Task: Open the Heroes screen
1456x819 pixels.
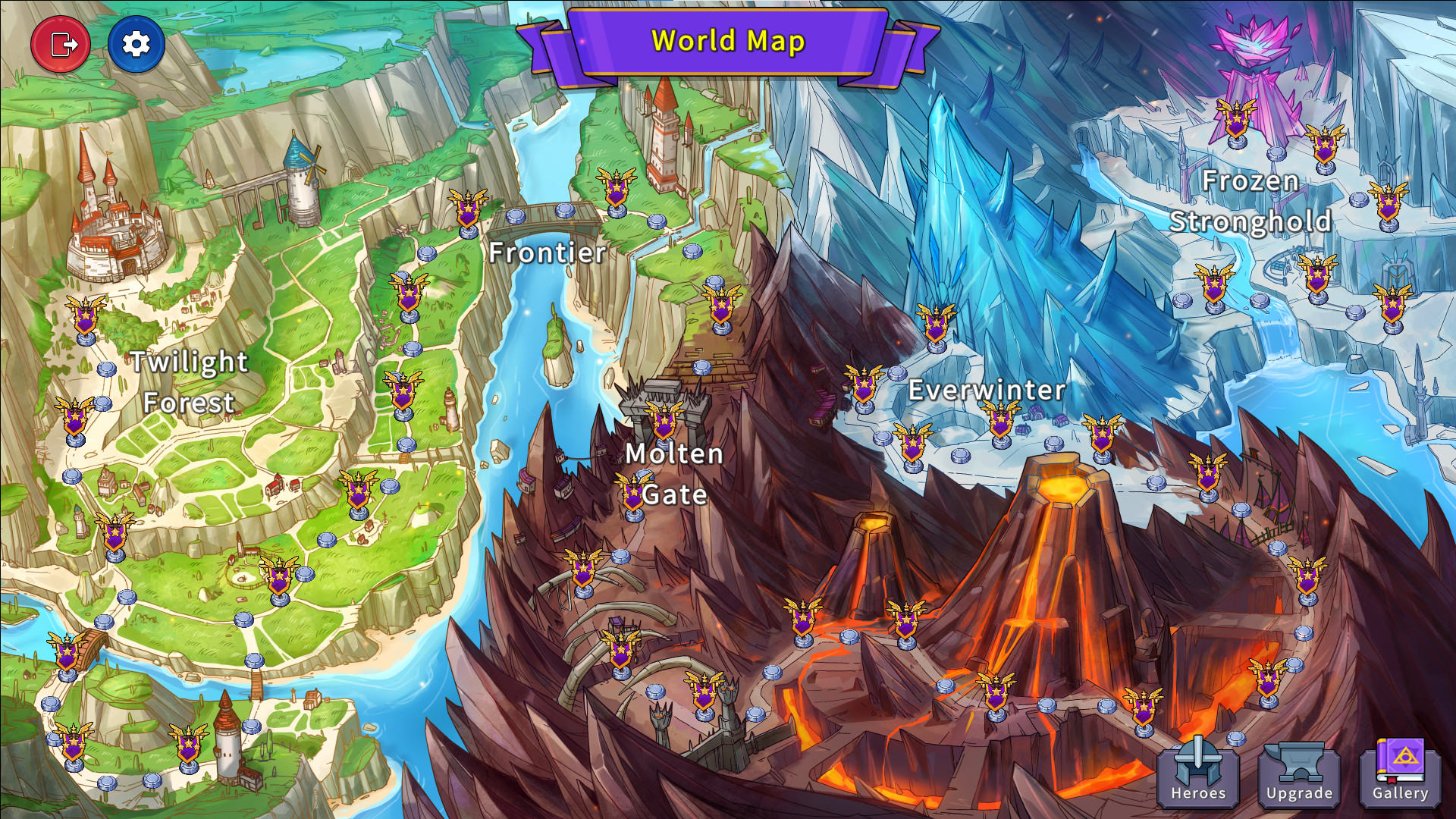Action: click(1198, 773)
